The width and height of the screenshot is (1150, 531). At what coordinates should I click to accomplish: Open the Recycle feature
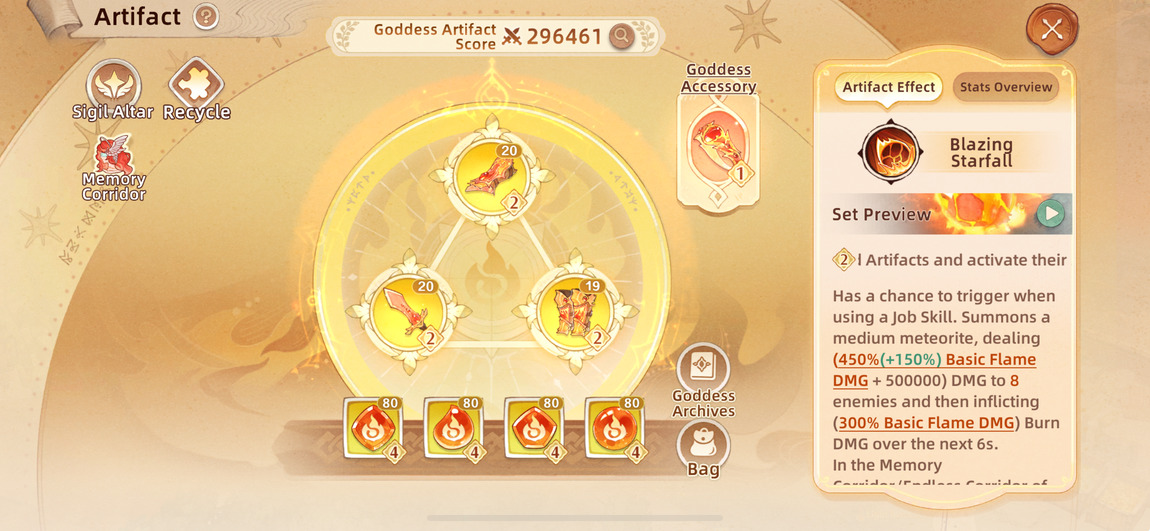coord(196,88)
